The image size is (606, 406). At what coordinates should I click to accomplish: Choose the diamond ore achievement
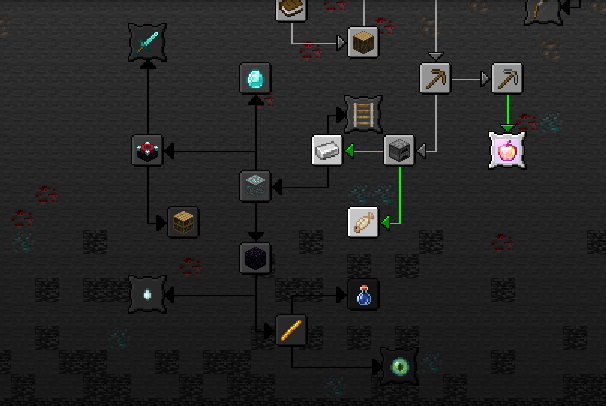click(x=256, y=185)
